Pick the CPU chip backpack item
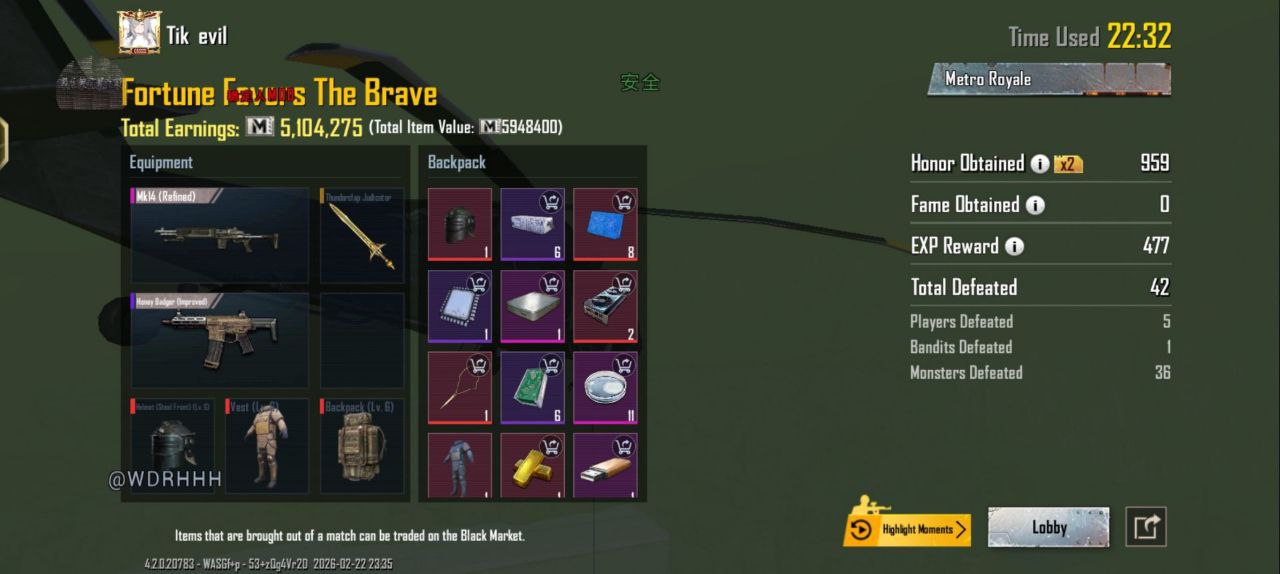 [x=460, y=306]
